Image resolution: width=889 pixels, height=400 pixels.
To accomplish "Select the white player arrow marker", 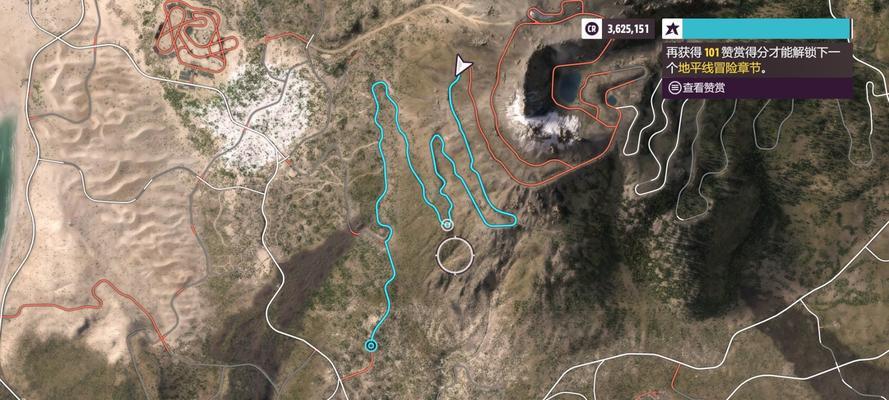I will [461, 66].
